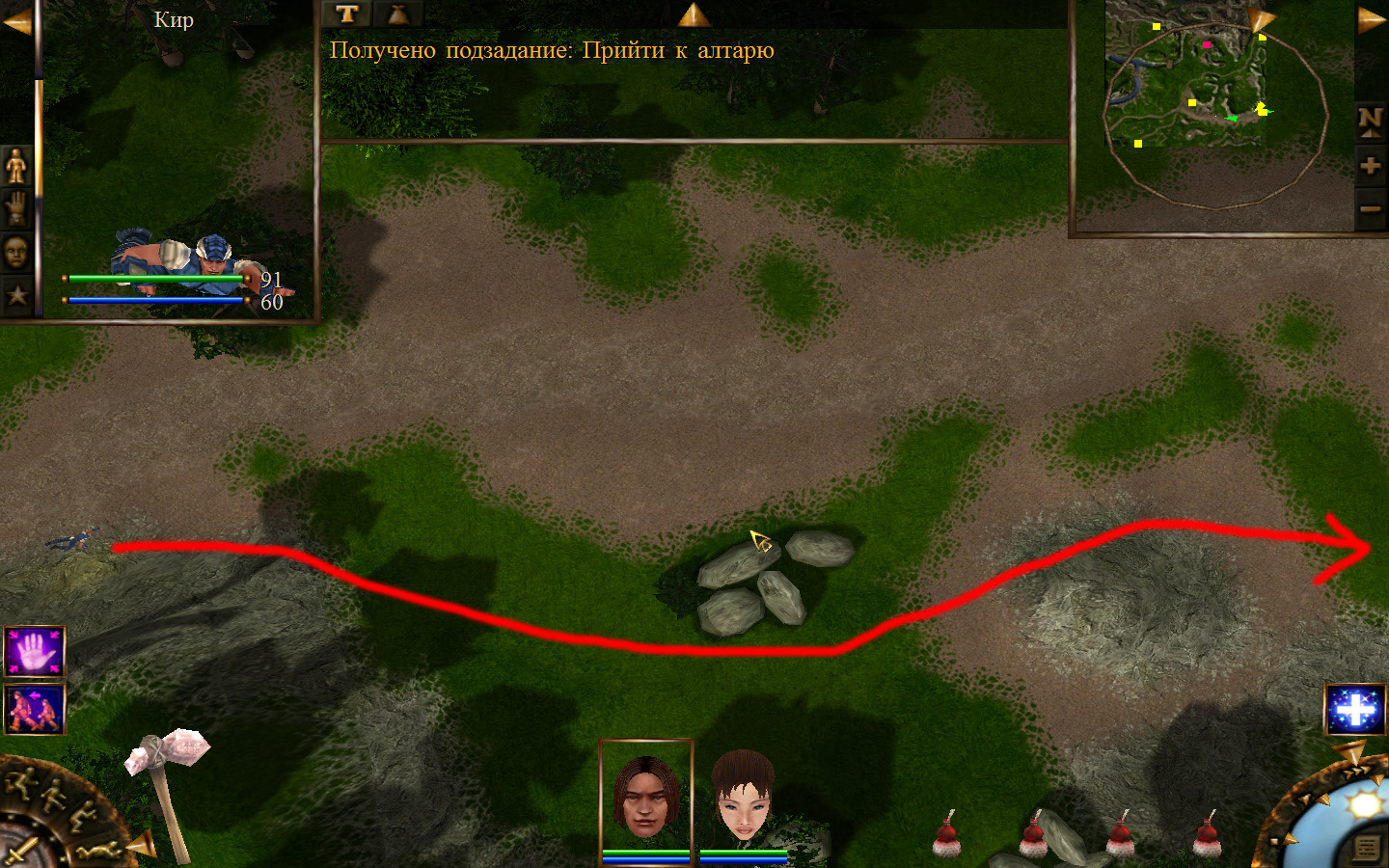This screenshot has height=868, width=1389.
Task: Zoom in the minimap with plus button
Action: [x=1370, y=166]
